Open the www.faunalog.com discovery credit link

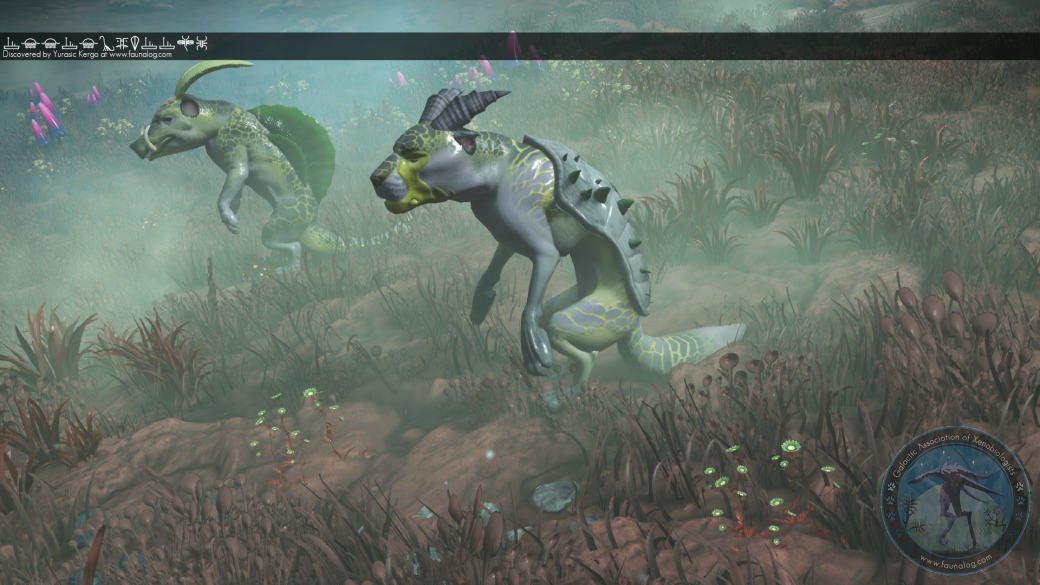click(x=140, y=55)
